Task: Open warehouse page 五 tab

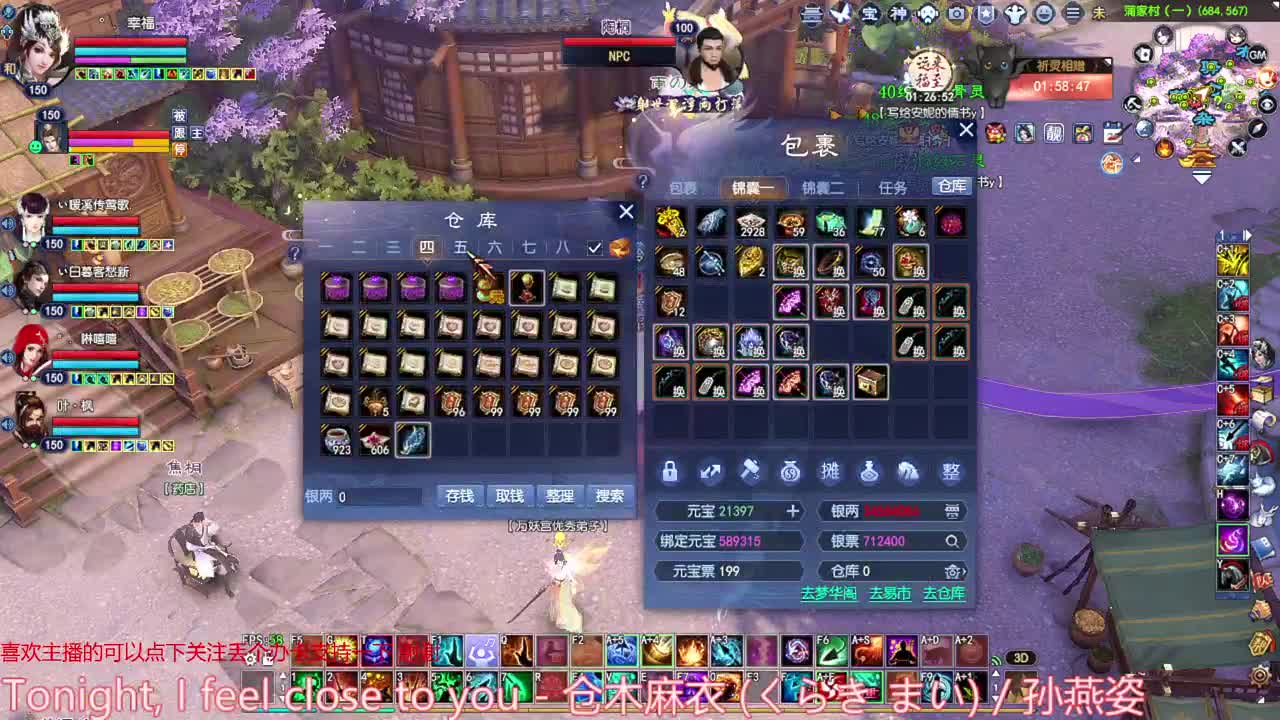Action: click(x=460, y=246)
